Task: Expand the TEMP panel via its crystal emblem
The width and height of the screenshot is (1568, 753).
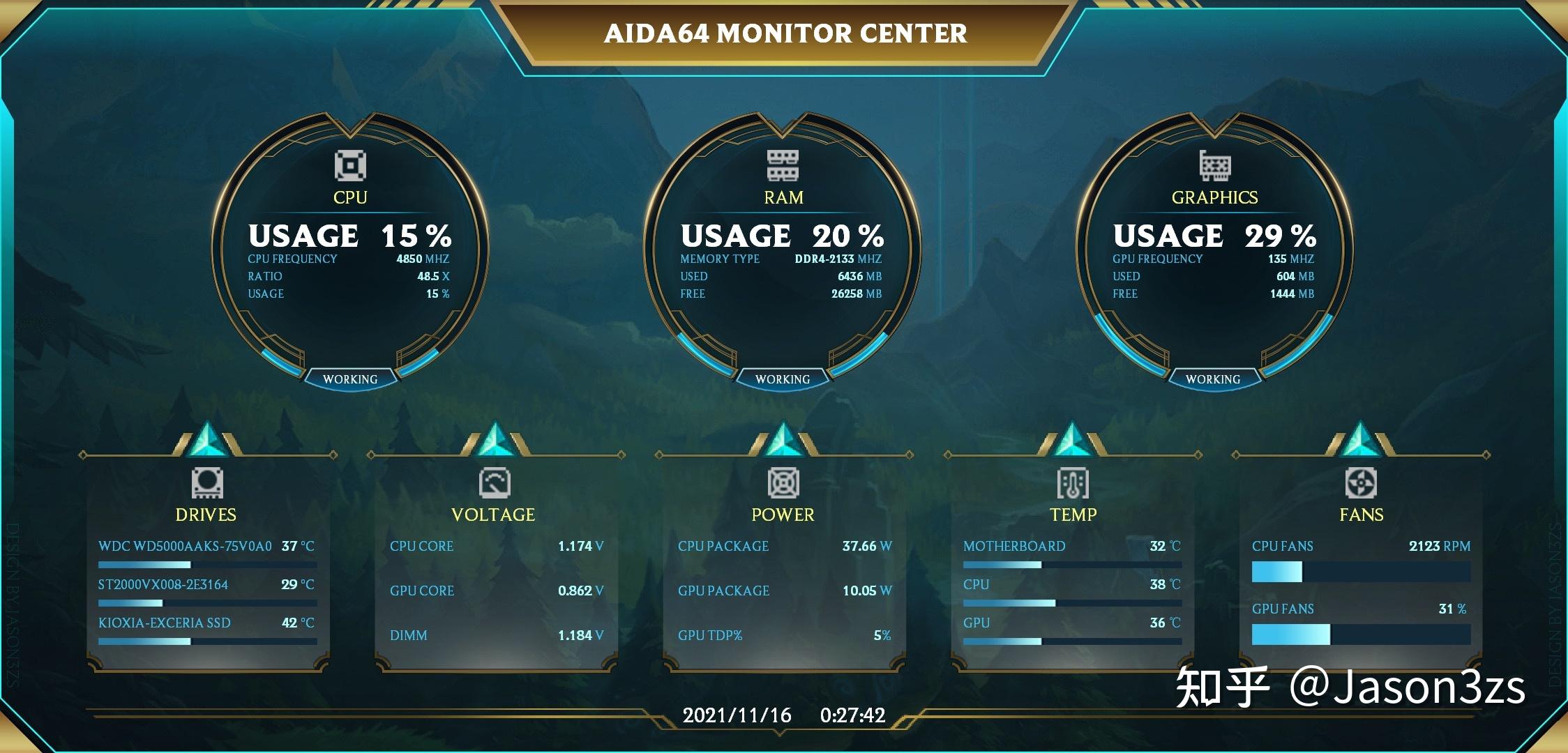Action: point(1074,439)
